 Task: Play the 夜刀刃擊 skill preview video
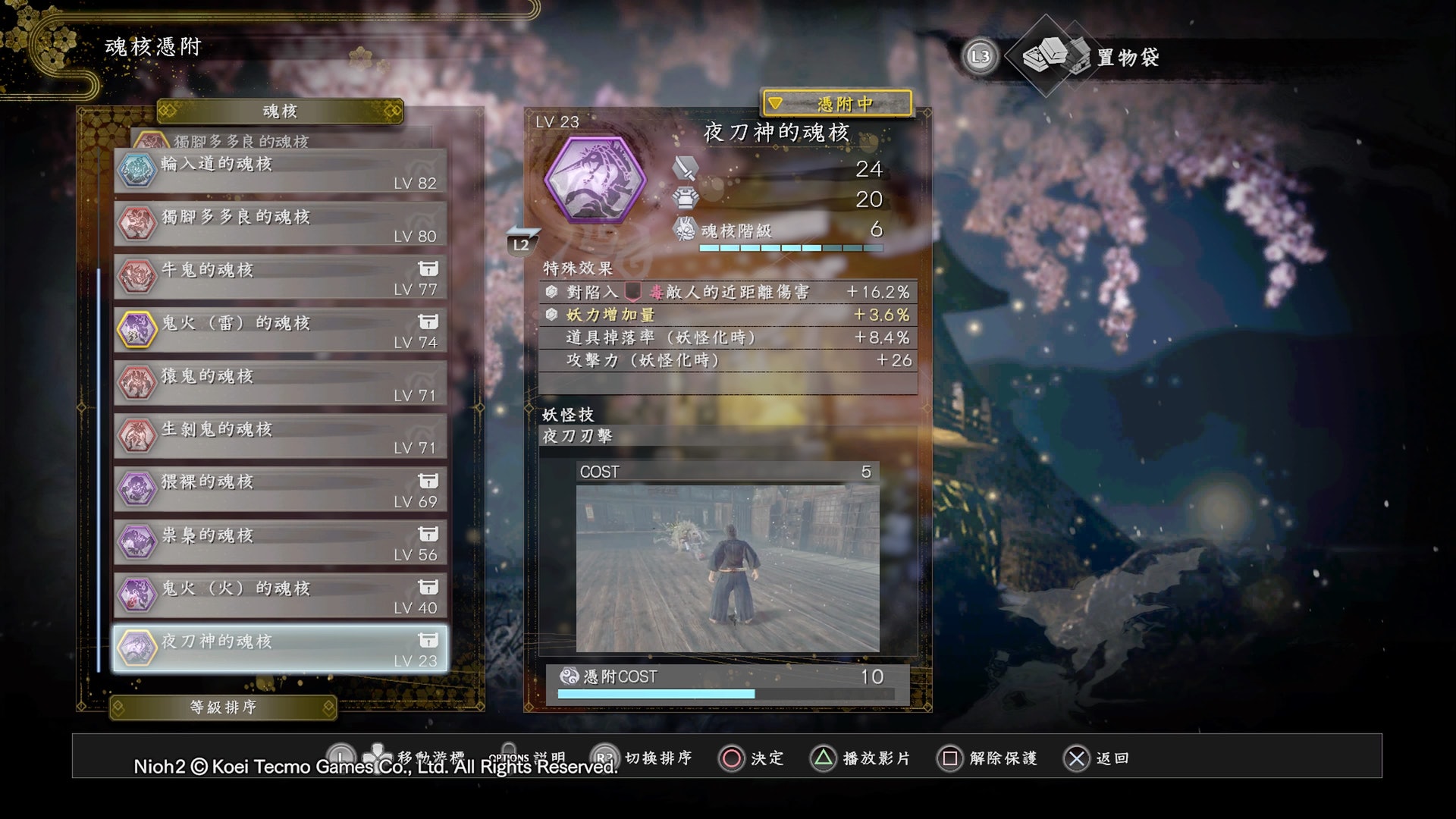(727, 568)
